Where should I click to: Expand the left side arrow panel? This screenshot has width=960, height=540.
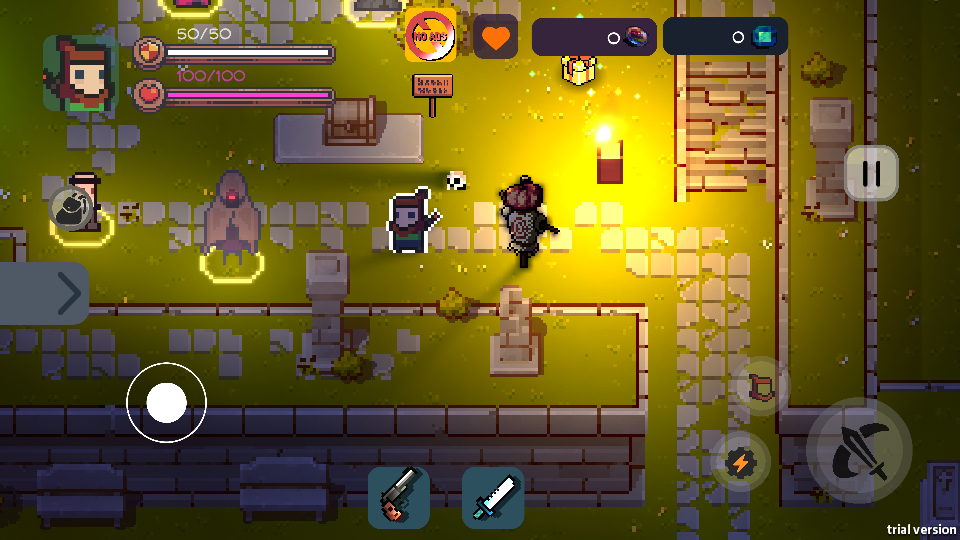[x=45, y=294]
